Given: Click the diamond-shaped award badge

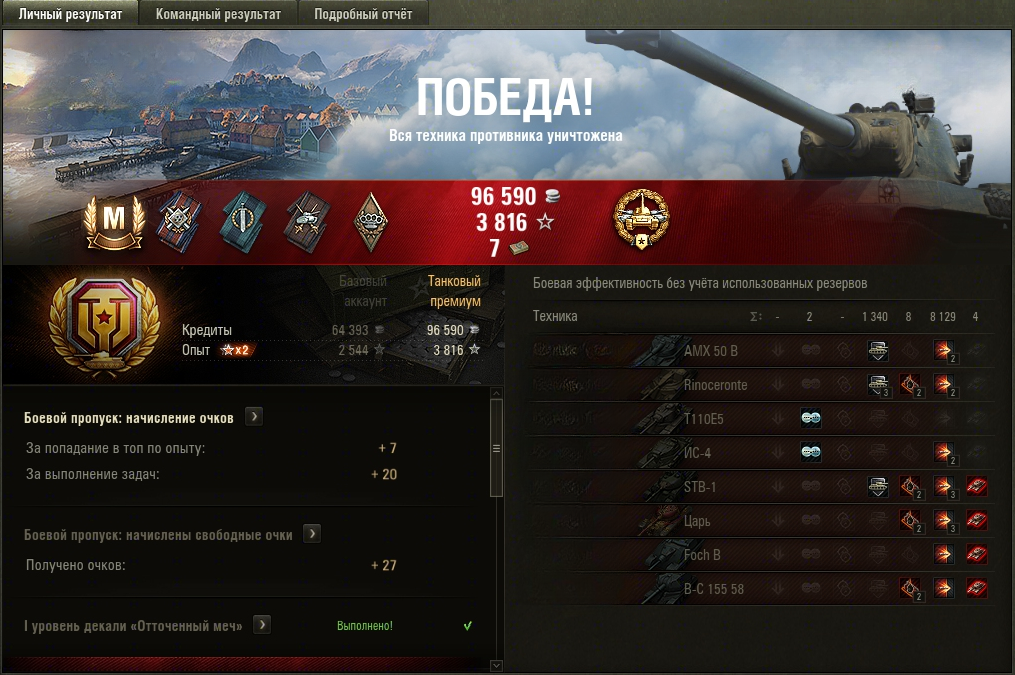Looking at the screenshot, I should click(x=369, y=220).
